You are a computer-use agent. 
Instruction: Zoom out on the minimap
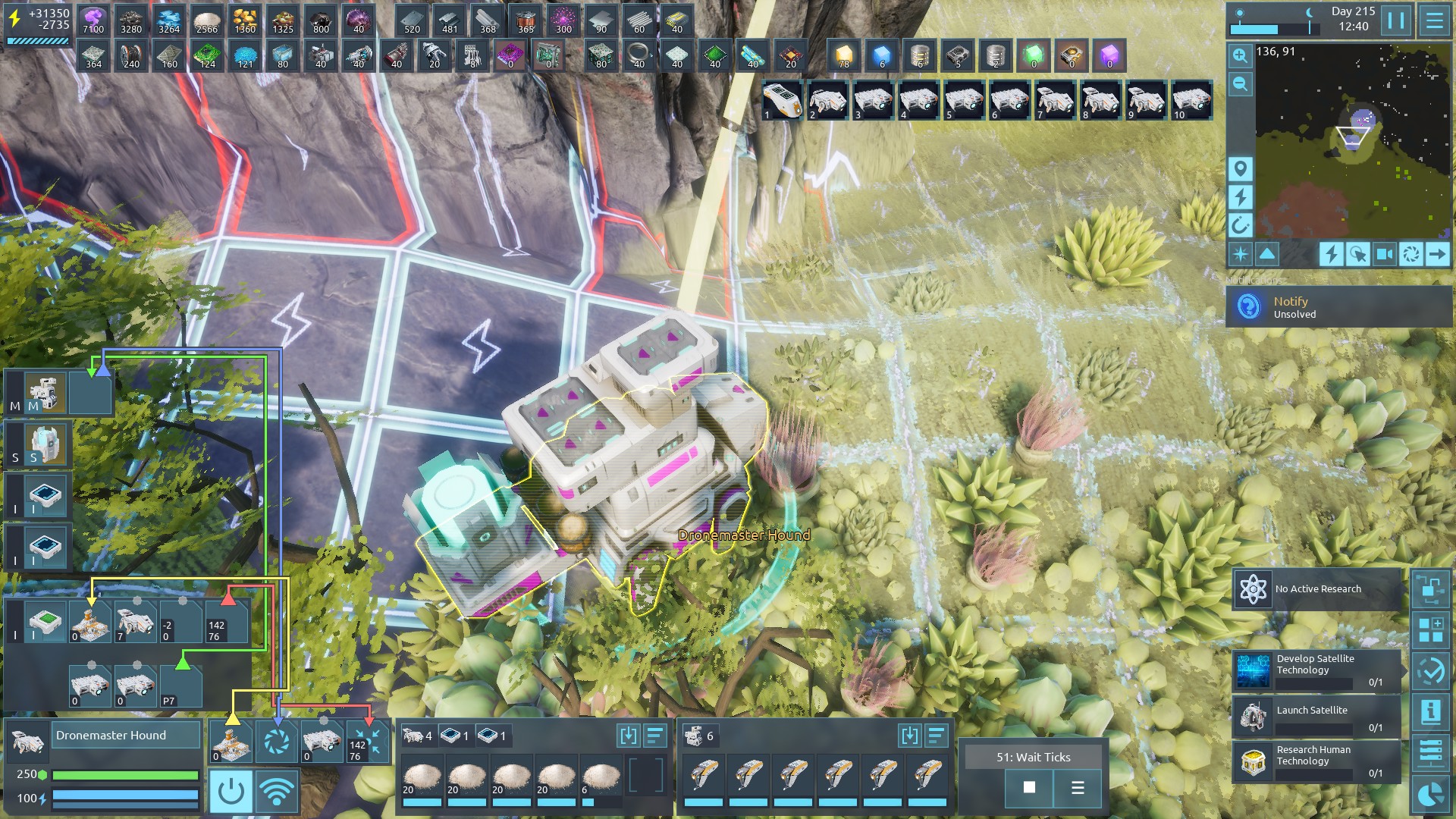[1241, 84]
